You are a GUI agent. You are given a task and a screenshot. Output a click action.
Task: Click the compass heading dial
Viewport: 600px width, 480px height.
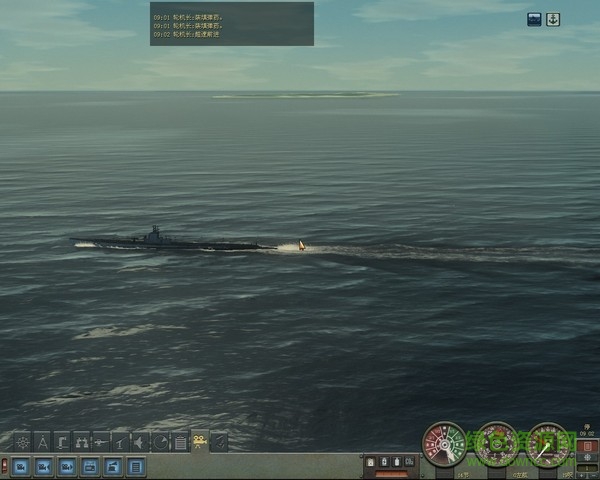click(494, 443)
